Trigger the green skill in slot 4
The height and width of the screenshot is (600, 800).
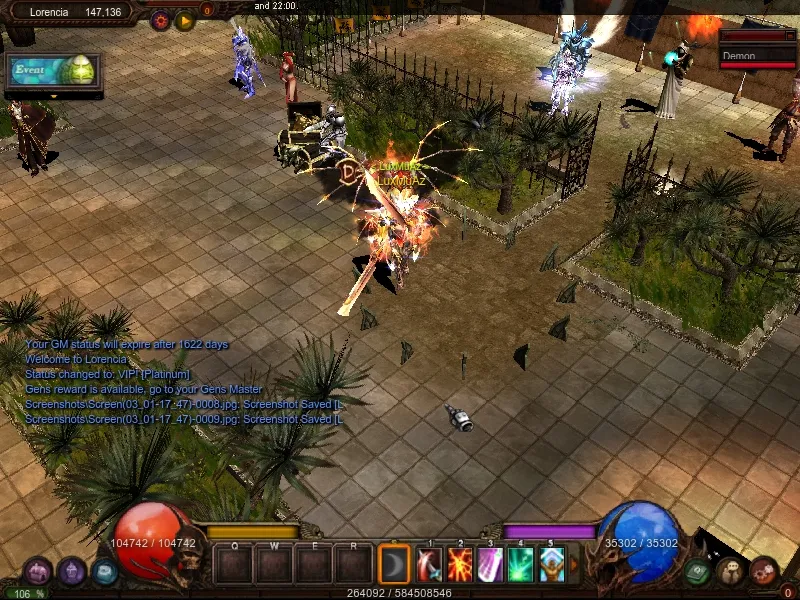pos(521,565)
